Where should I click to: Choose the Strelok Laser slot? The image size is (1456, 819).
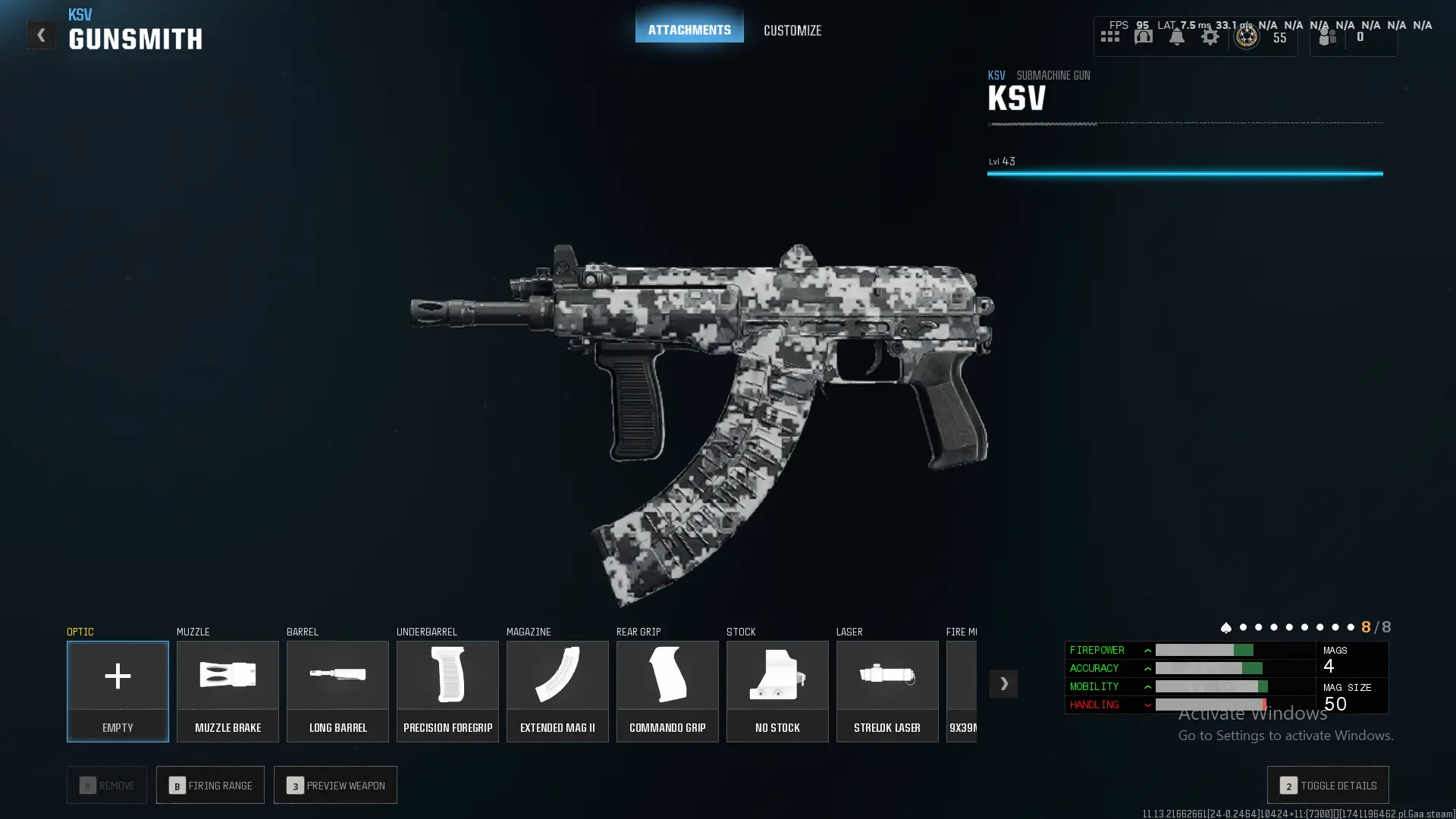click(887, 691)
